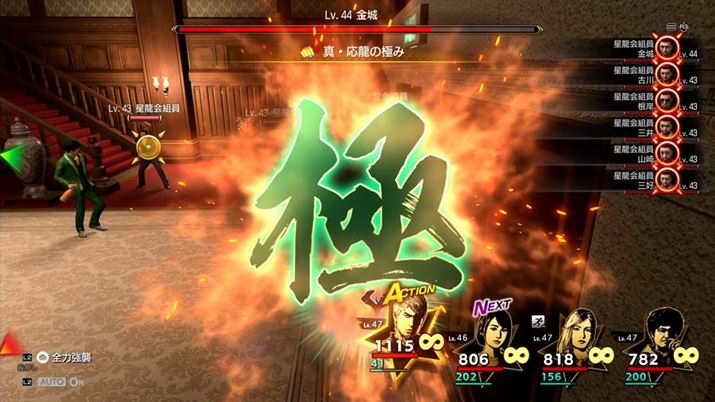
Task: Toggle the AUTO battle mode
Action: click(x=51, y=382)
